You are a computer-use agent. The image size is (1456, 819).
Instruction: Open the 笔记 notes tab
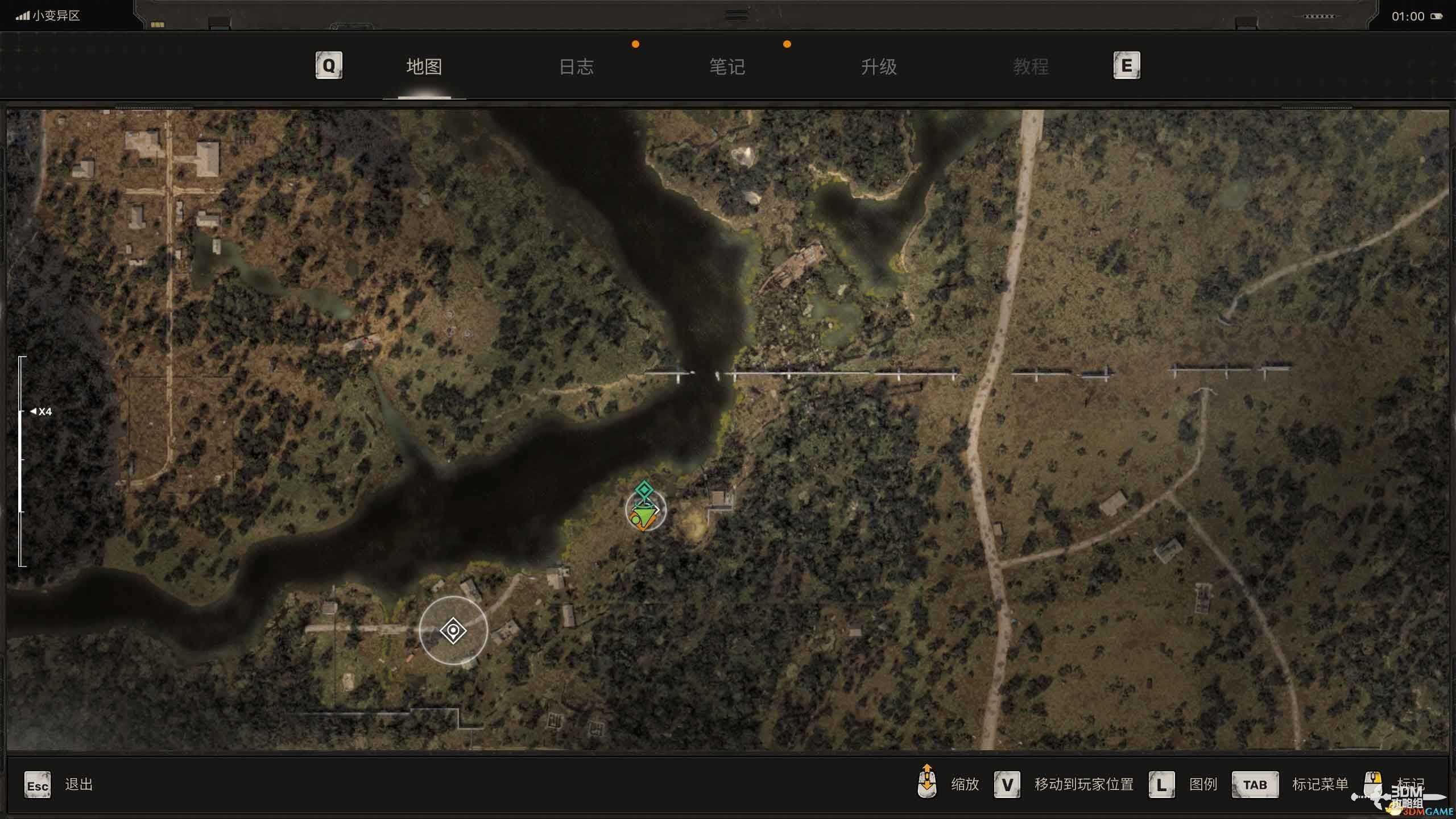[727, 67]
